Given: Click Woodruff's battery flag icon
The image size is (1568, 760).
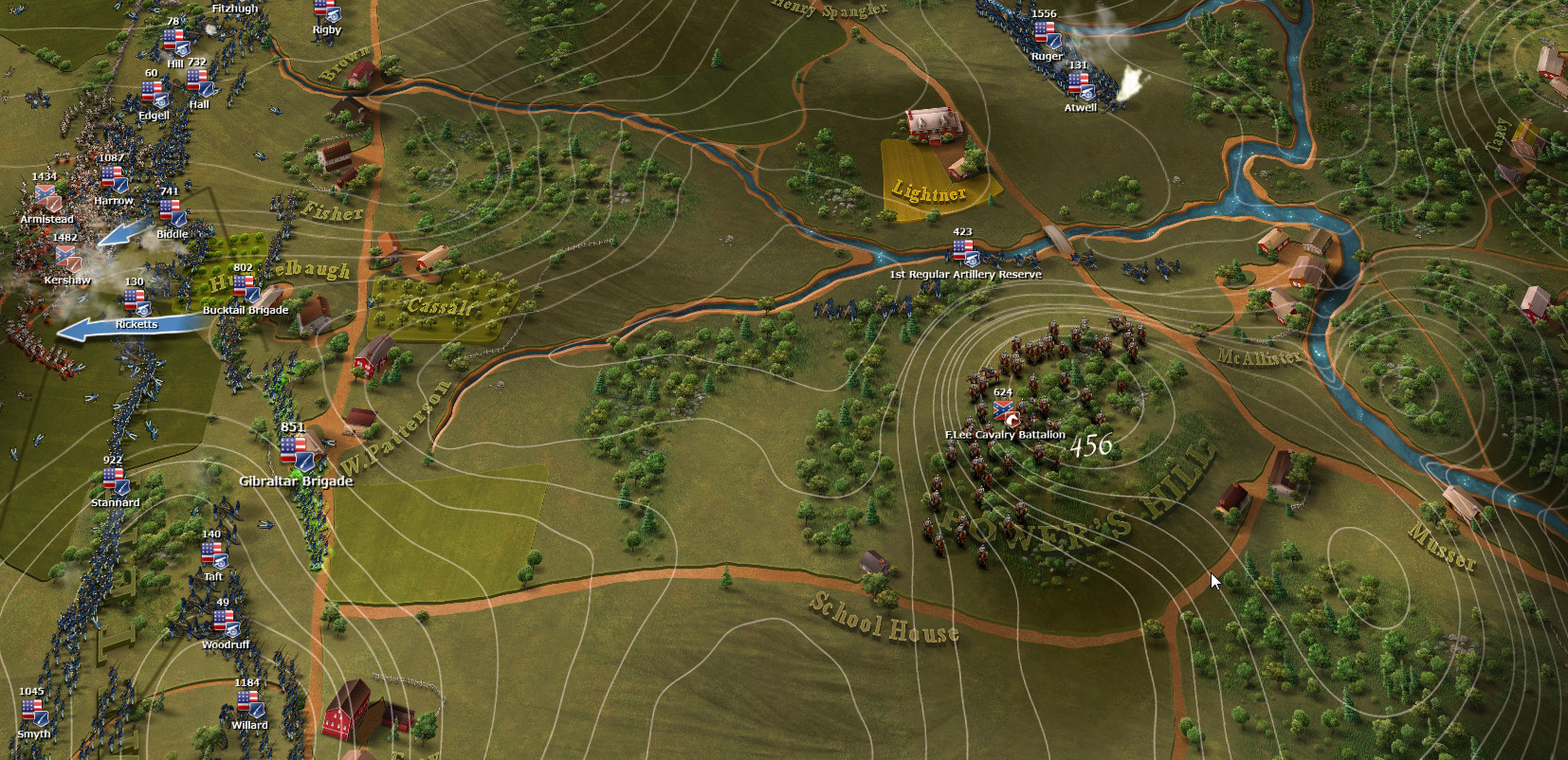Looking at the screenshot, I should click(x=226, y=623).
